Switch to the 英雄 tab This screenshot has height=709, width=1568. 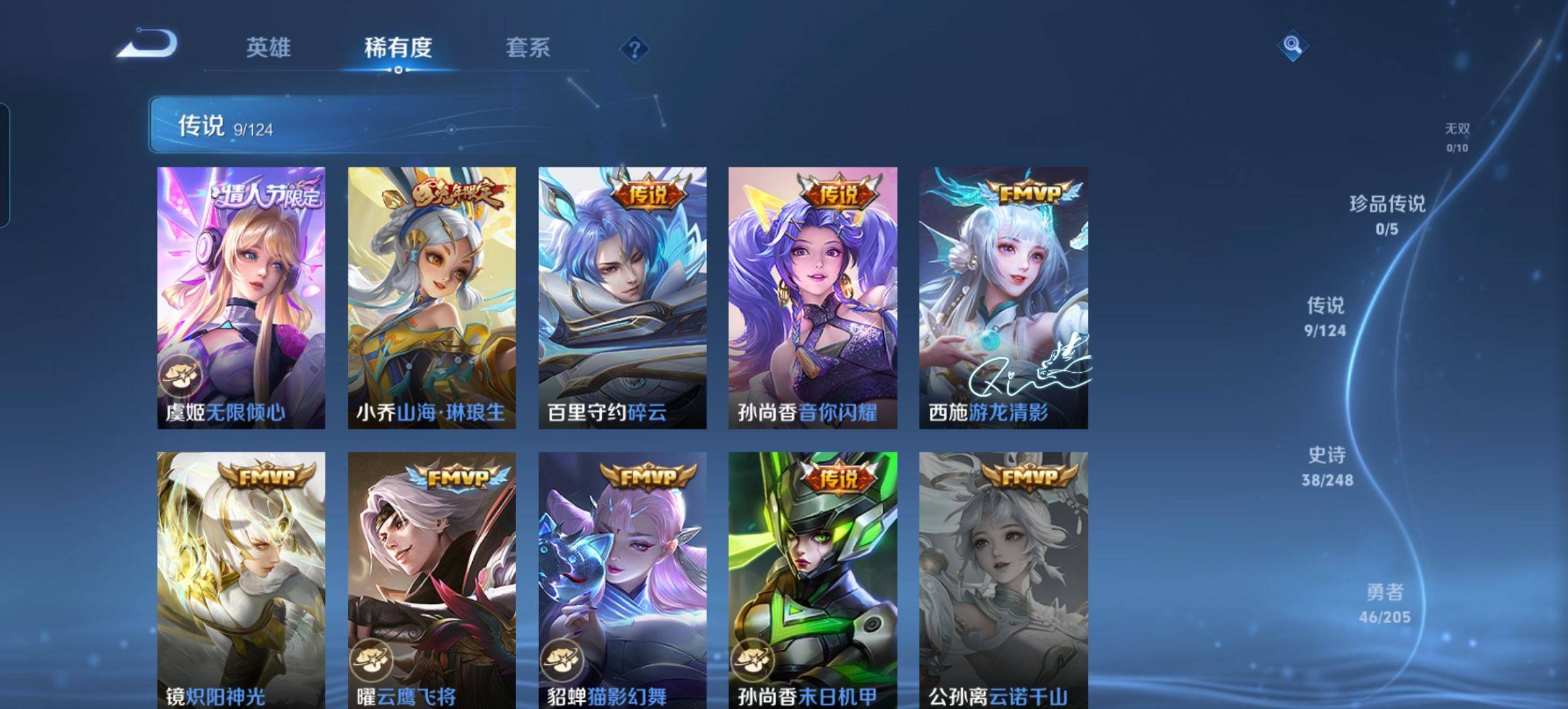(268, 48)
